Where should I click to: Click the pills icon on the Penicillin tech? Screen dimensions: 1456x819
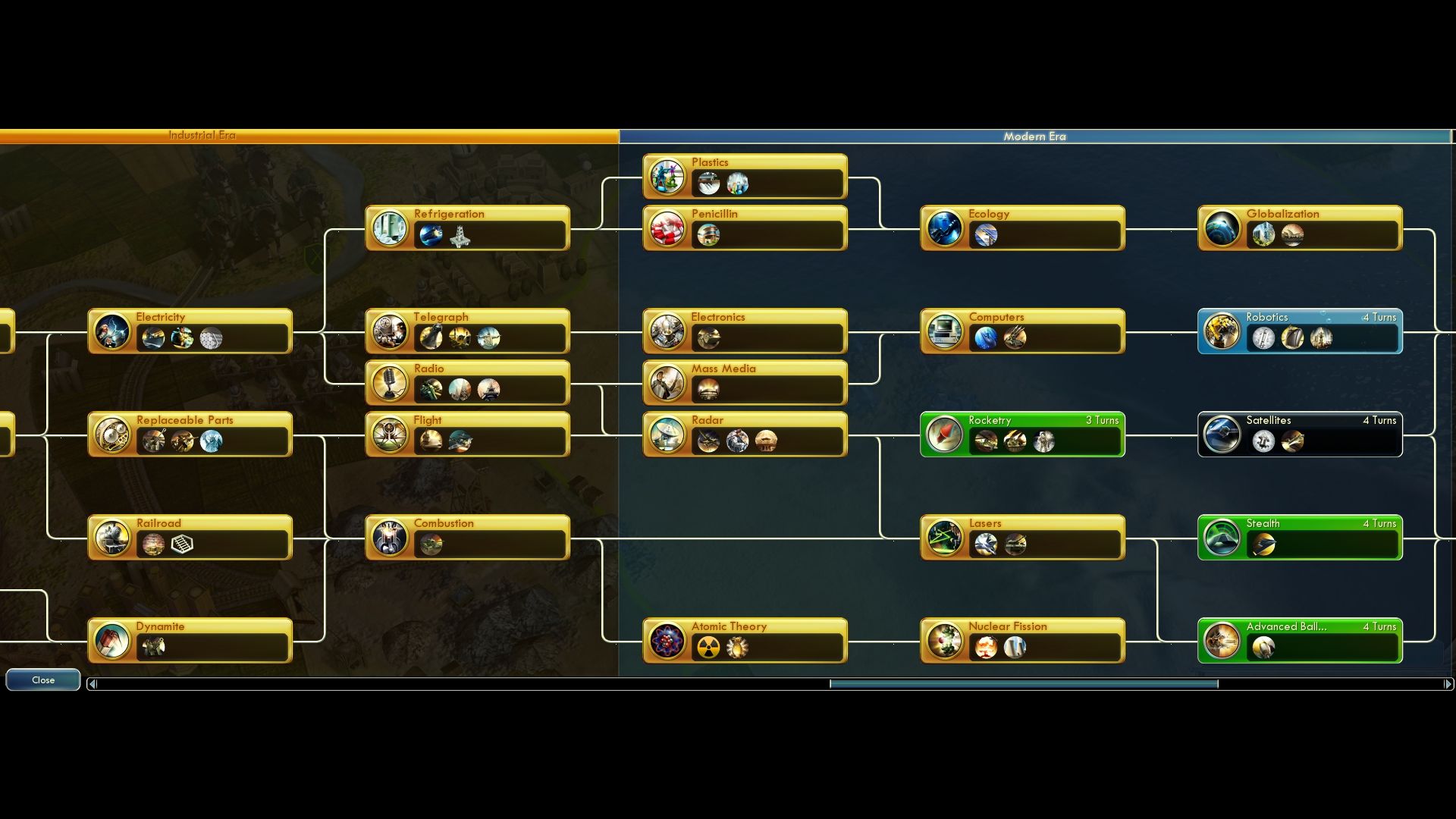tap(667, 228)
